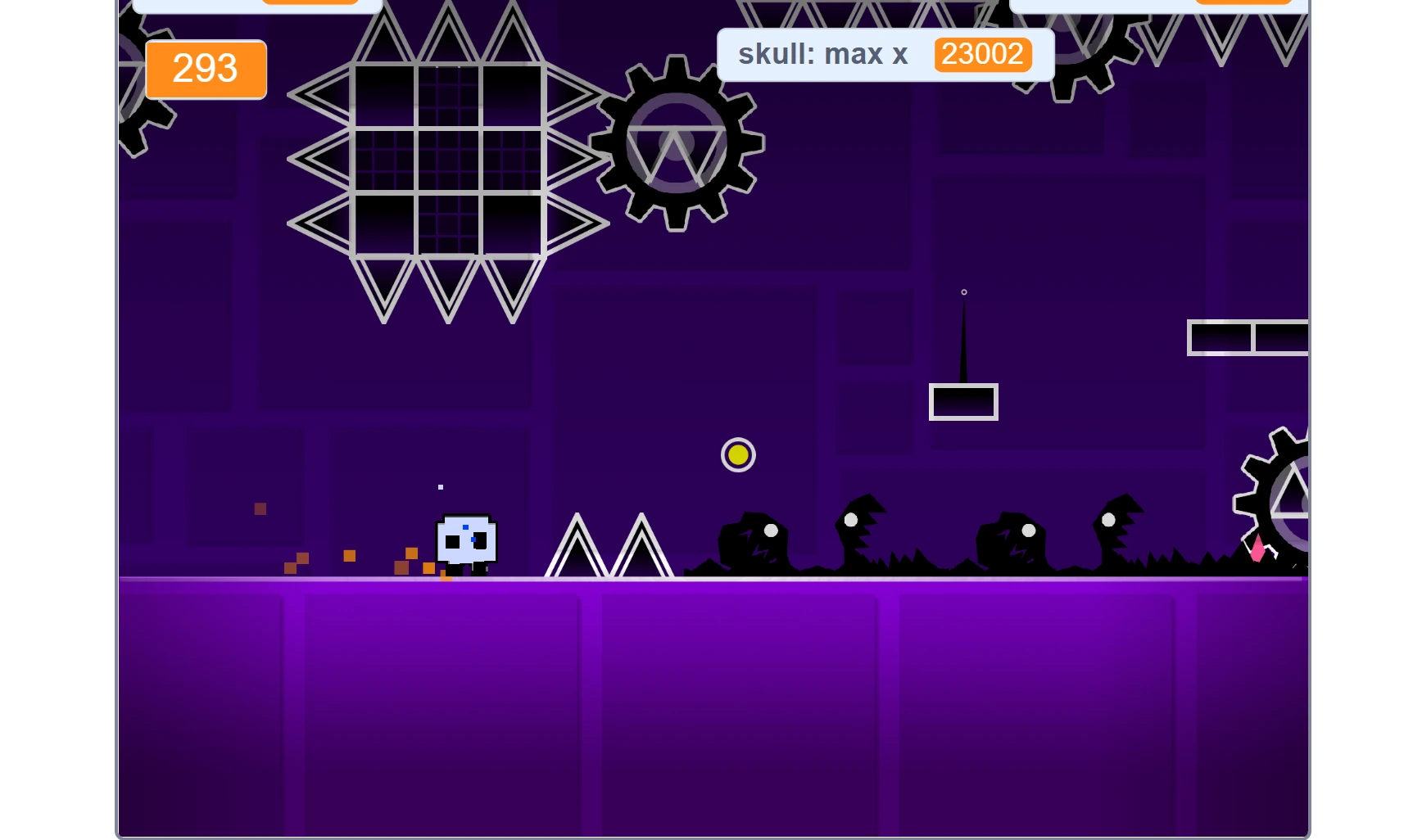This screenshot has height=840, width=1404.
Task: Click the 293 score counter
Action: coord(206,70)
